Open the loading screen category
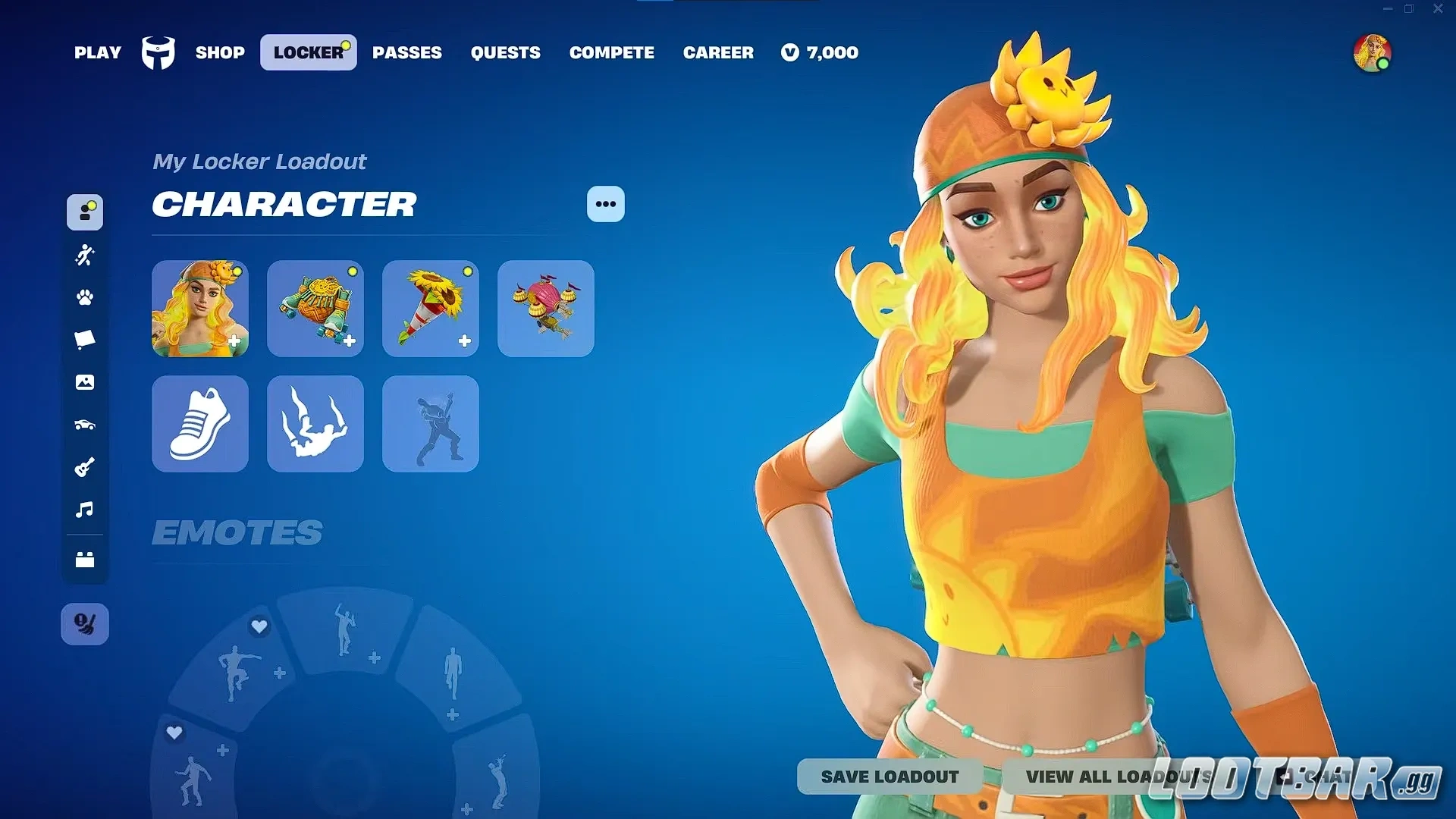 click(x=85, y=382)
